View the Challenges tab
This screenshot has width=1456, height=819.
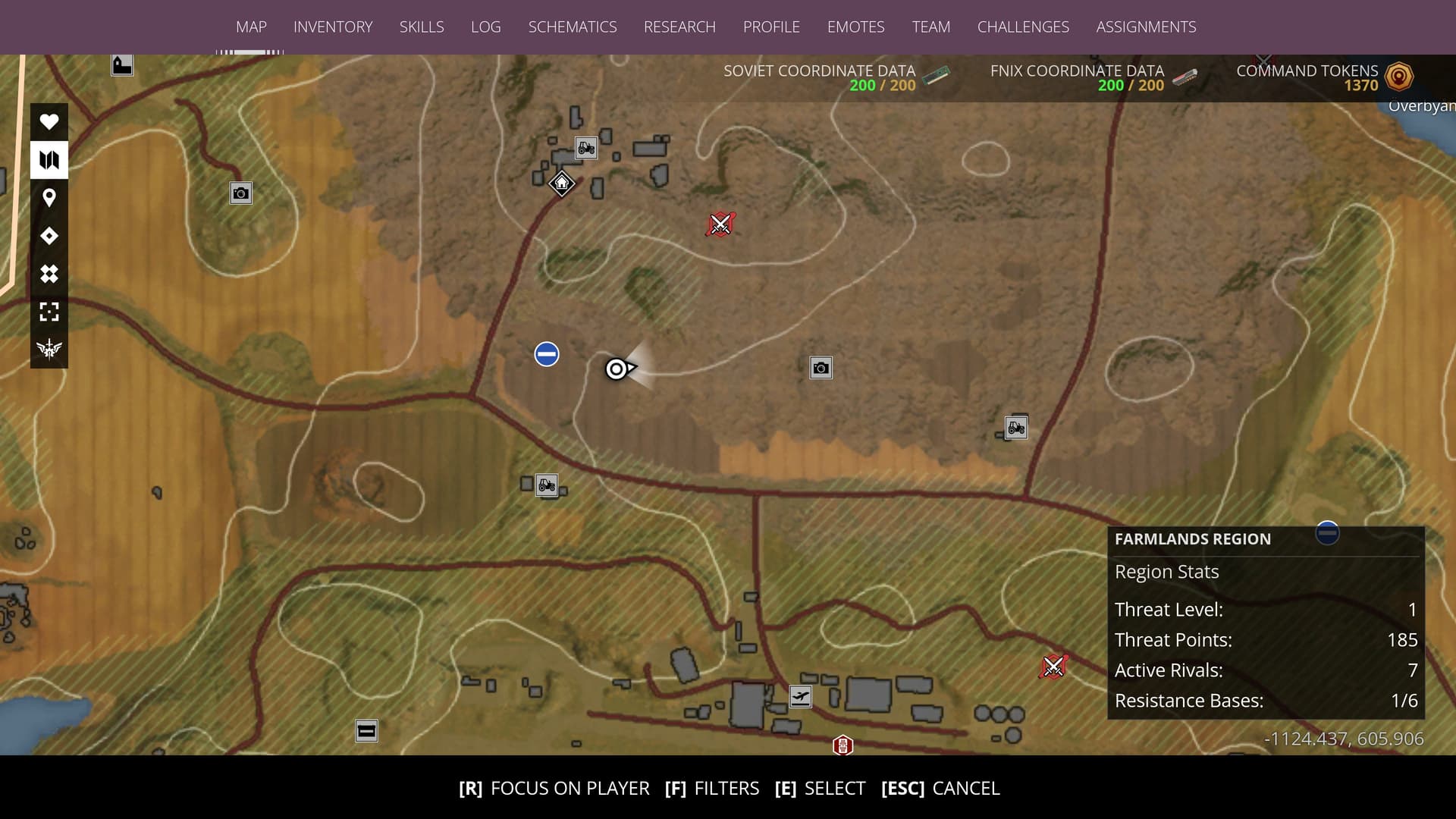[1023, 27]
